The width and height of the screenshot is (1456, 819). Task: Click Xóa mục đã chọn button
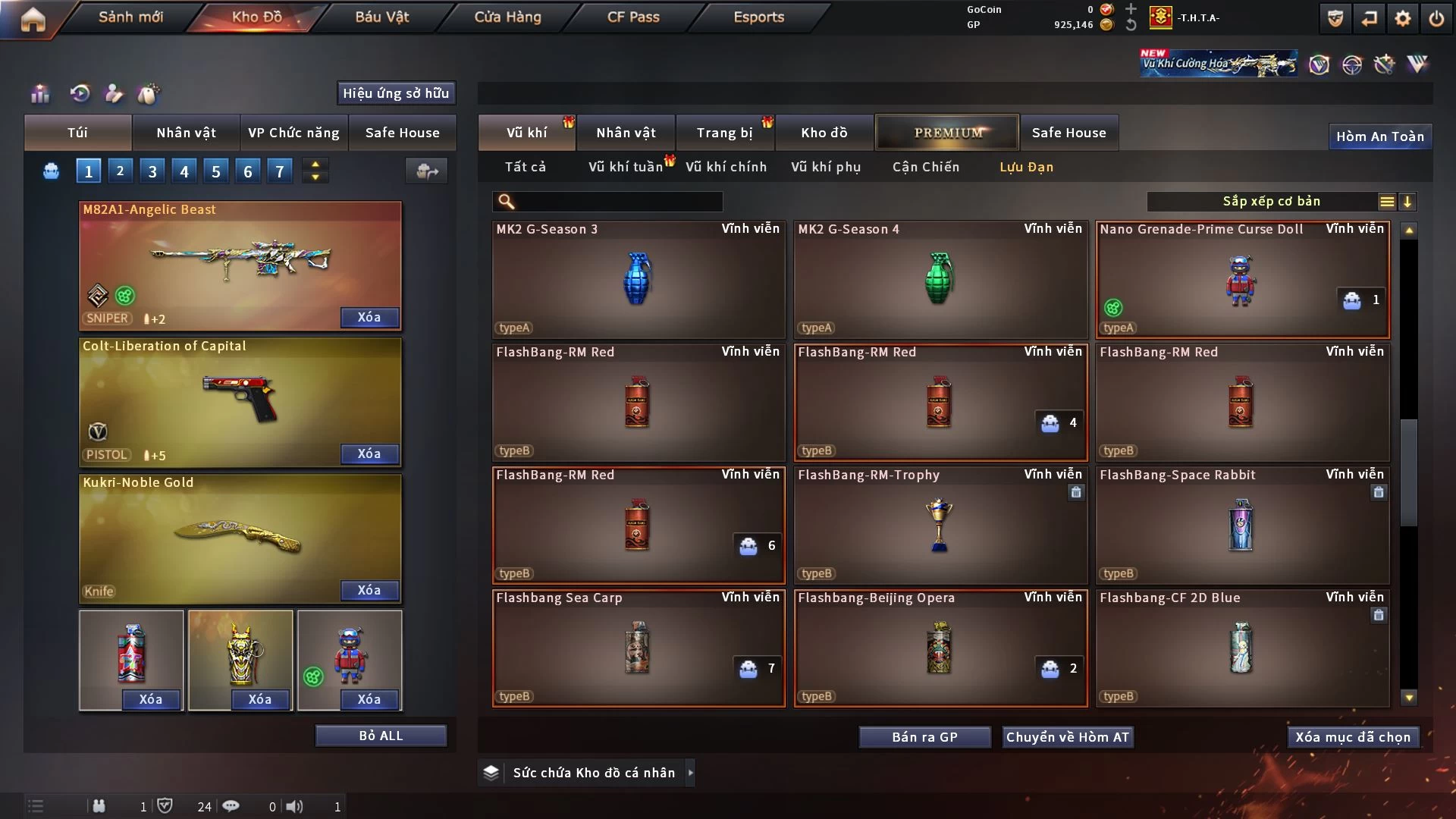(x=1353, y=737)
